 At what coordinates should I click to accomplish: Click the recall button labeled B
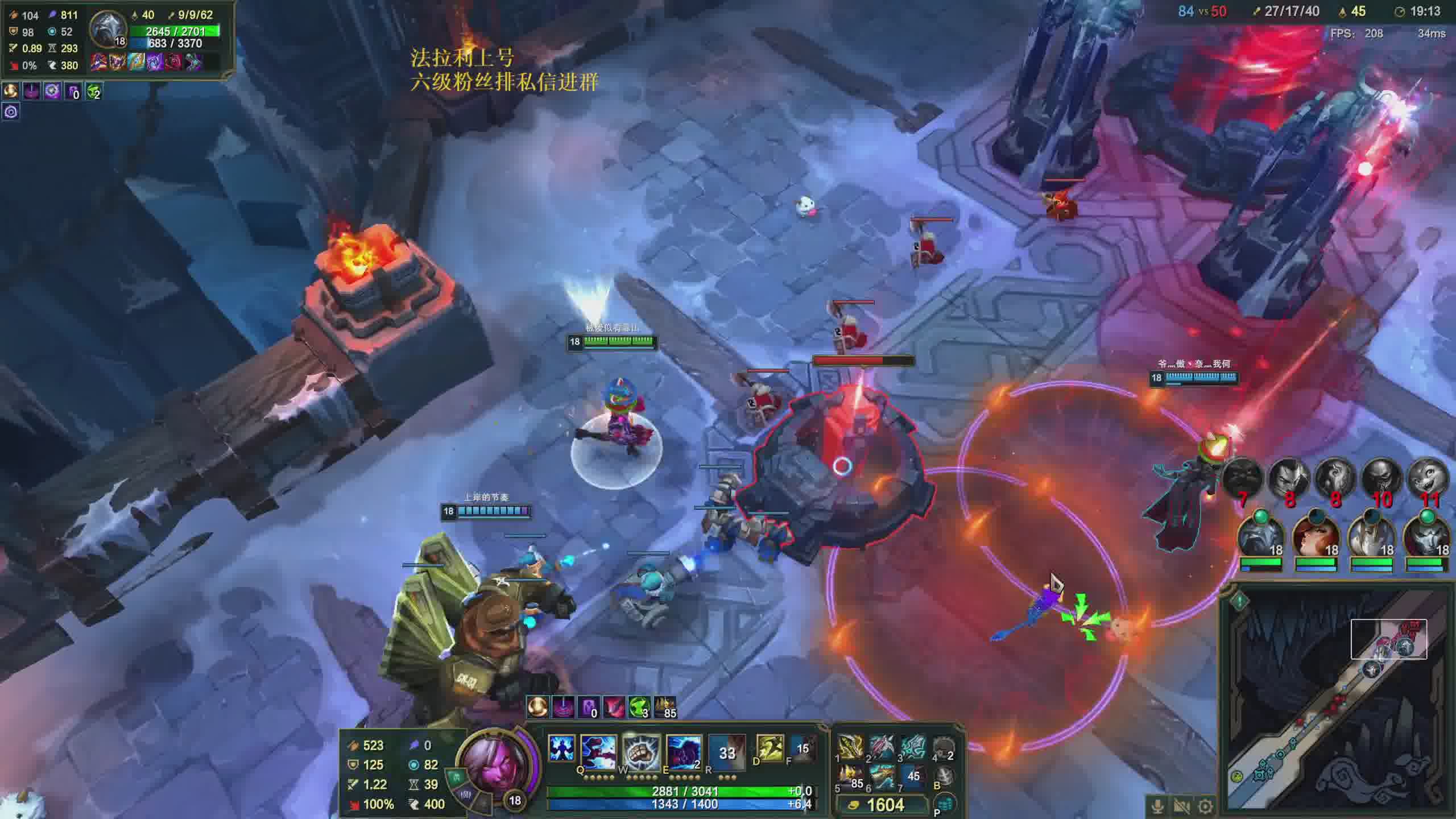tap(944, 776)
